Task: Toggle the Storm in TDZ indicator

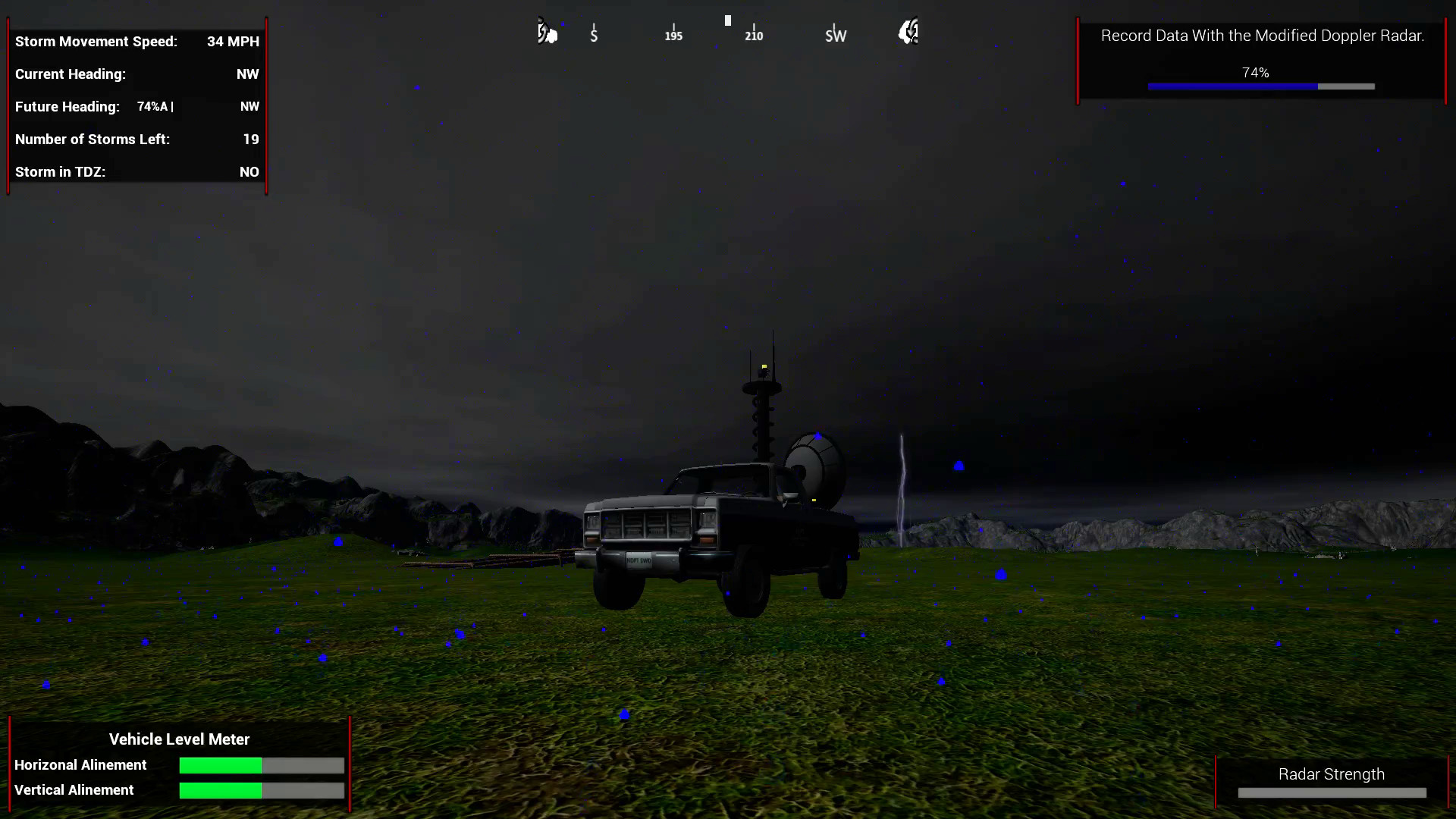Action: pyautogui.click(x=136, y=172)
